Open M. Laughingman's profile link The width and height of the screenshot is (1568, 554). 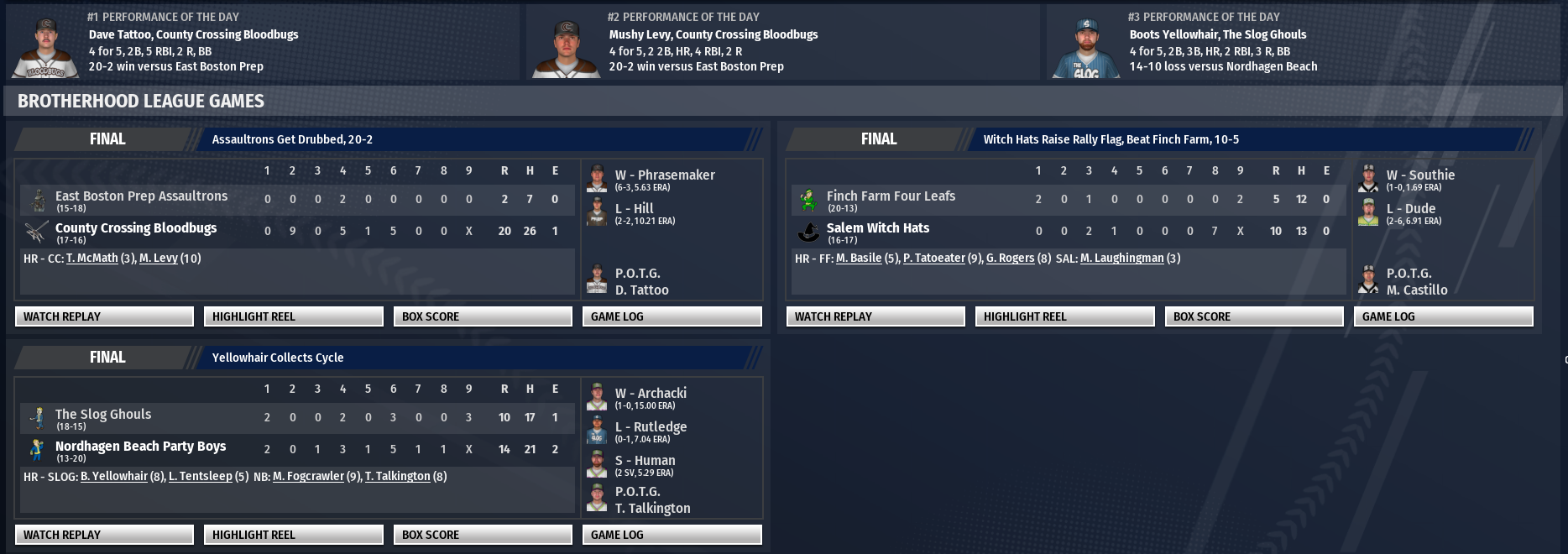(1121, 259)
